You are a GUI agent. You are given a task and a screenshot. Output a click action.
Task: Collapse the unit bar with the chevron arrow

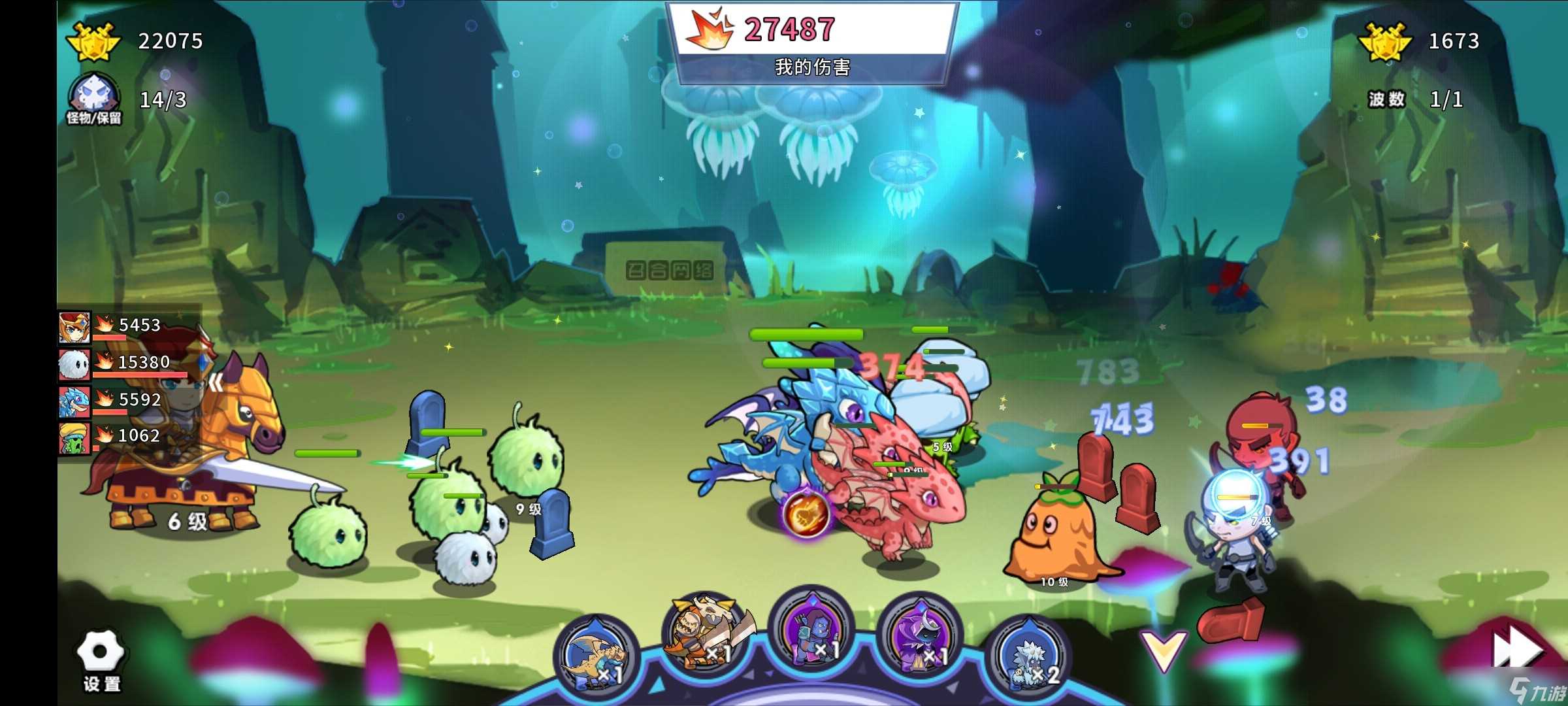[1164, 650]
